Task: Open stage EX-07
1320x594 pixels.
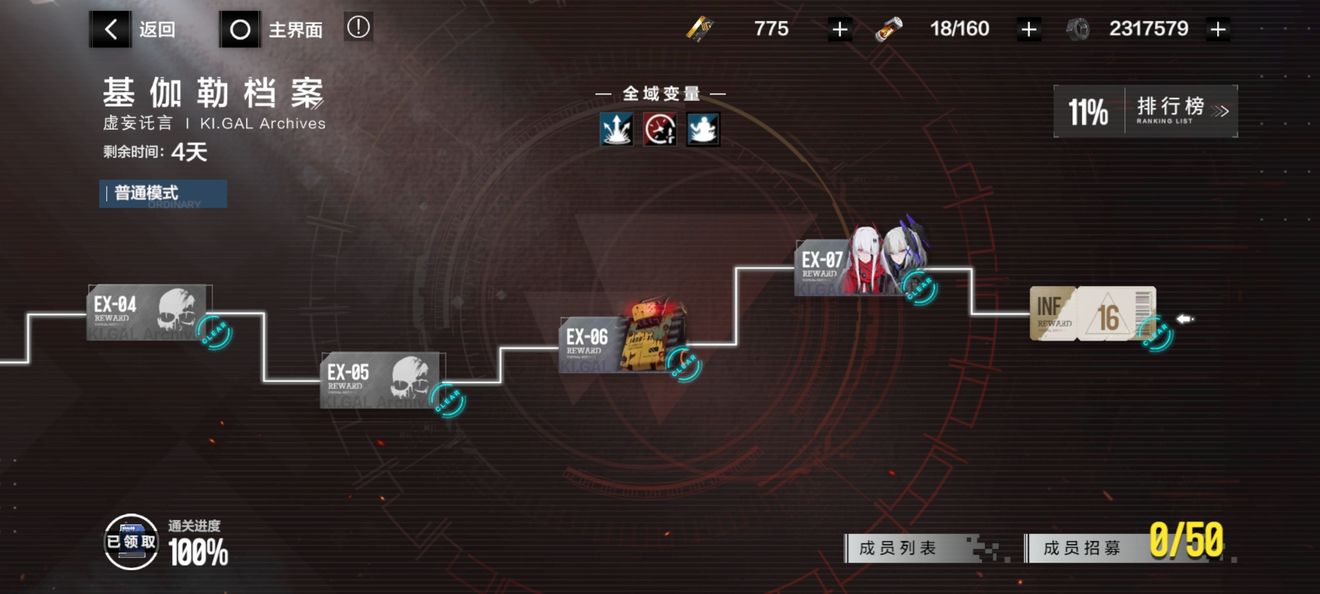Action: pyautogui.click(x=860, y=267)
